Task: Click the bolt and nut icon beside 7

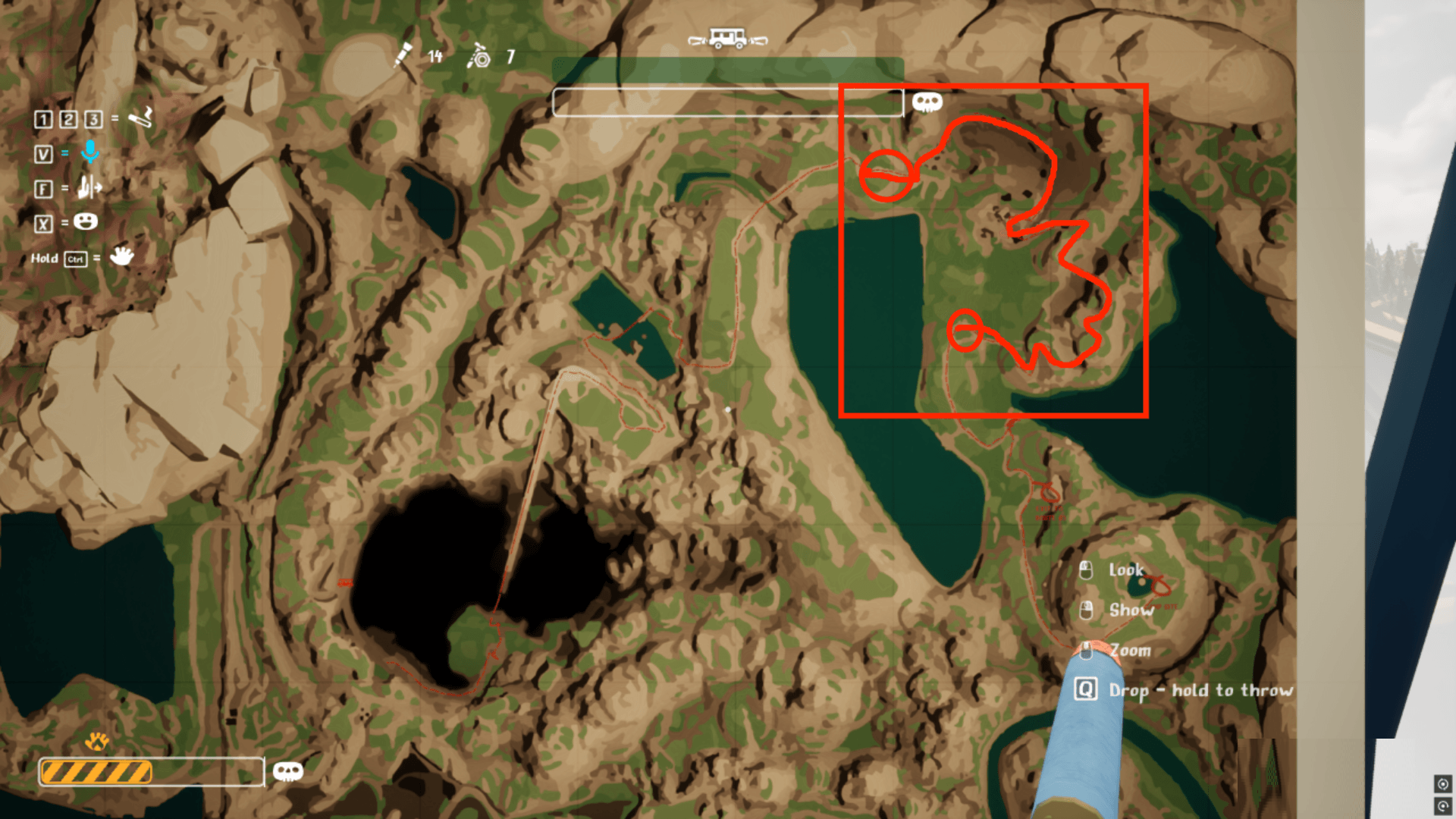Action: coord(479,56)
